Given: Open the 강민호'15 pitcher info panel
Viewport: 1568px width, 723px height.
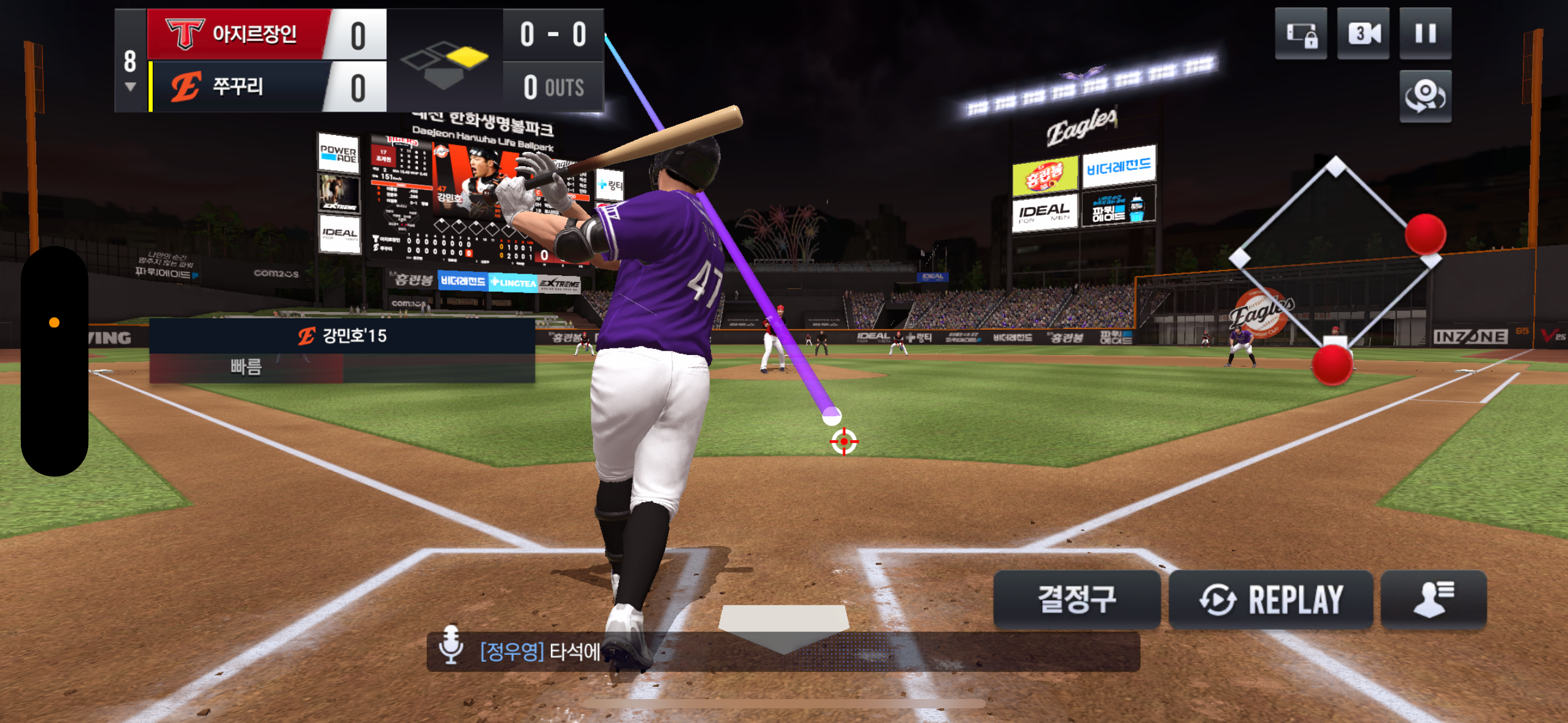Looking at the screenshot, I should pos(342,336).
